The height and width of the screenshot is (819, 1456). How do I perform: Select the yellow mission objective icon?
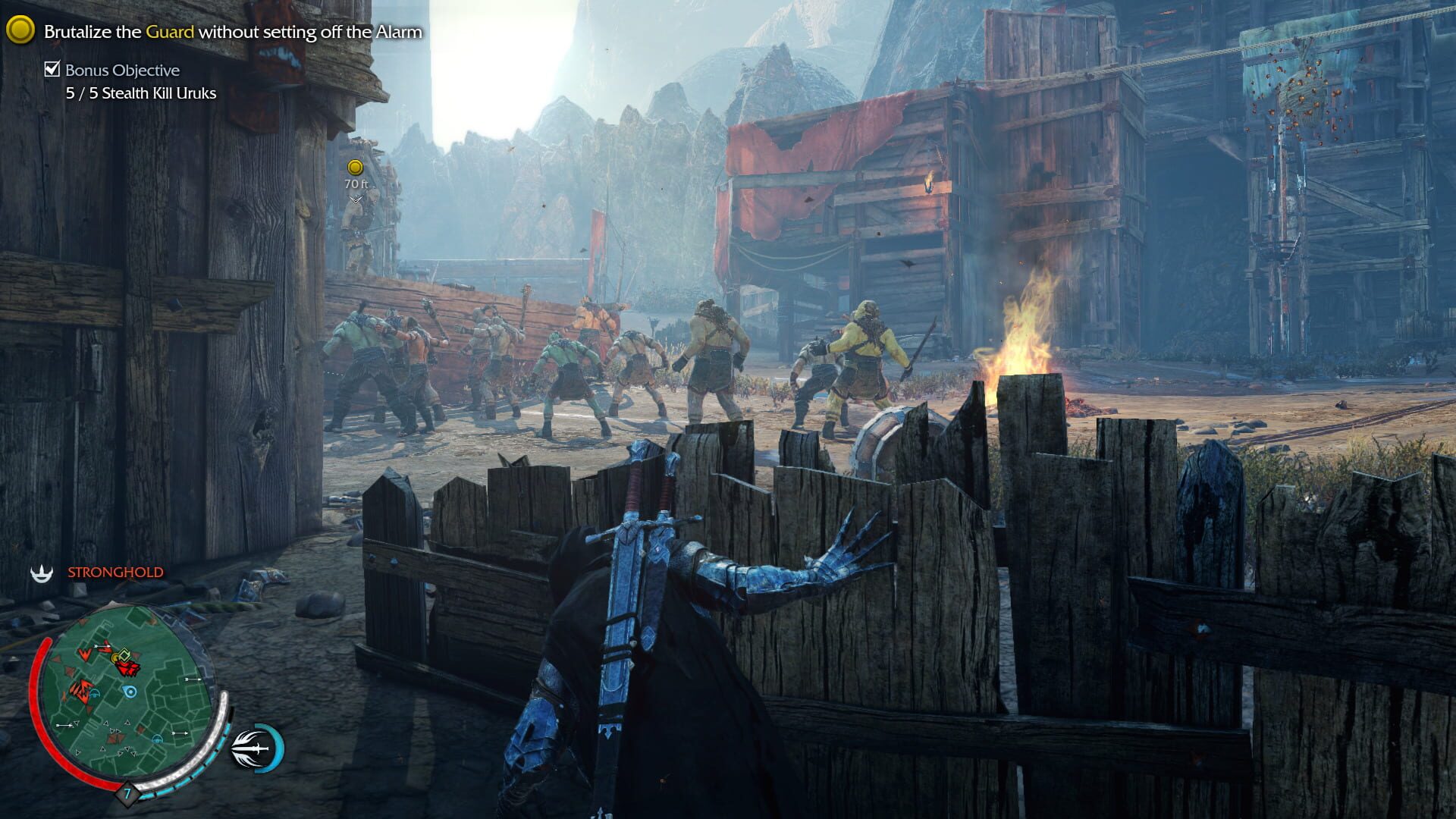point(20,30)
